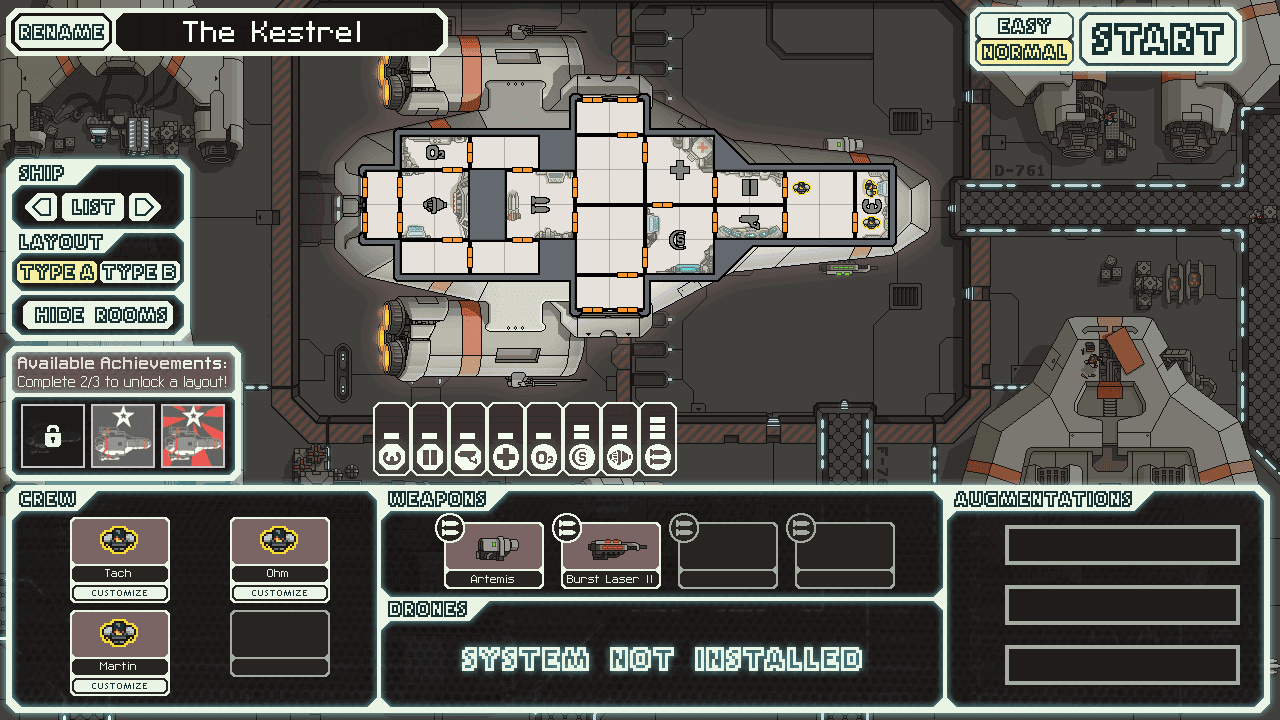Screen dimensions: 1280x720
Task: Click the O2 system icon
Action: 544,457
